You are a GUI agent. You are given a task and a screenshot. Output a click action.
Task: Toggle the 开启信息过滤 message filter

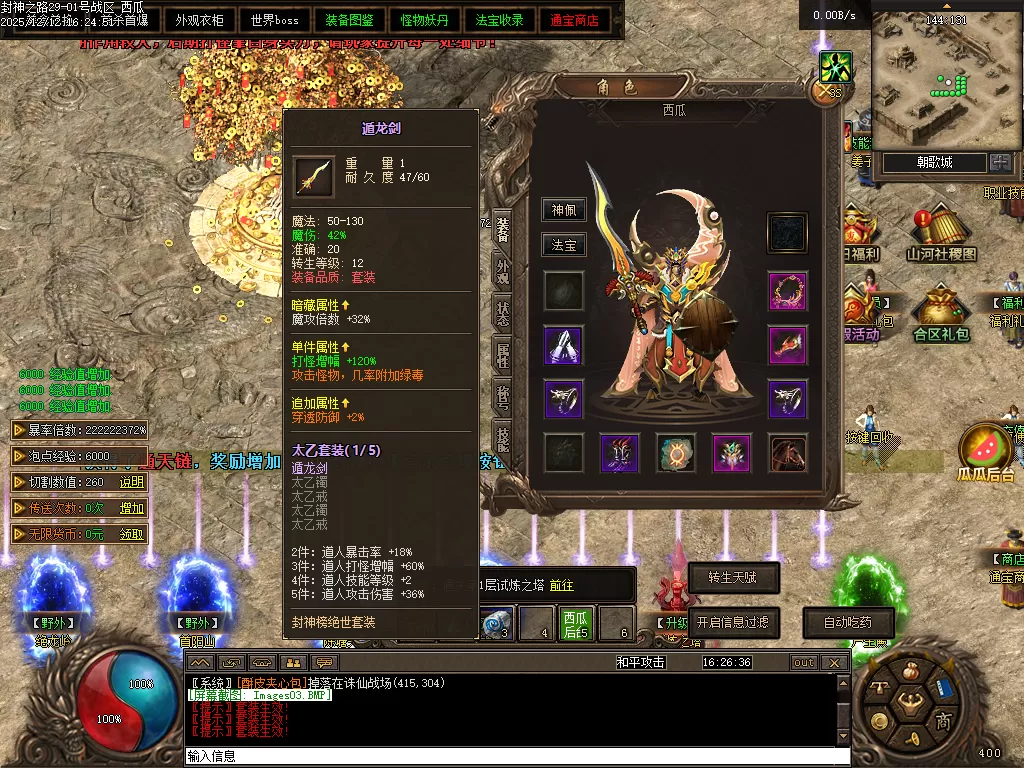[x=733, y=622]
